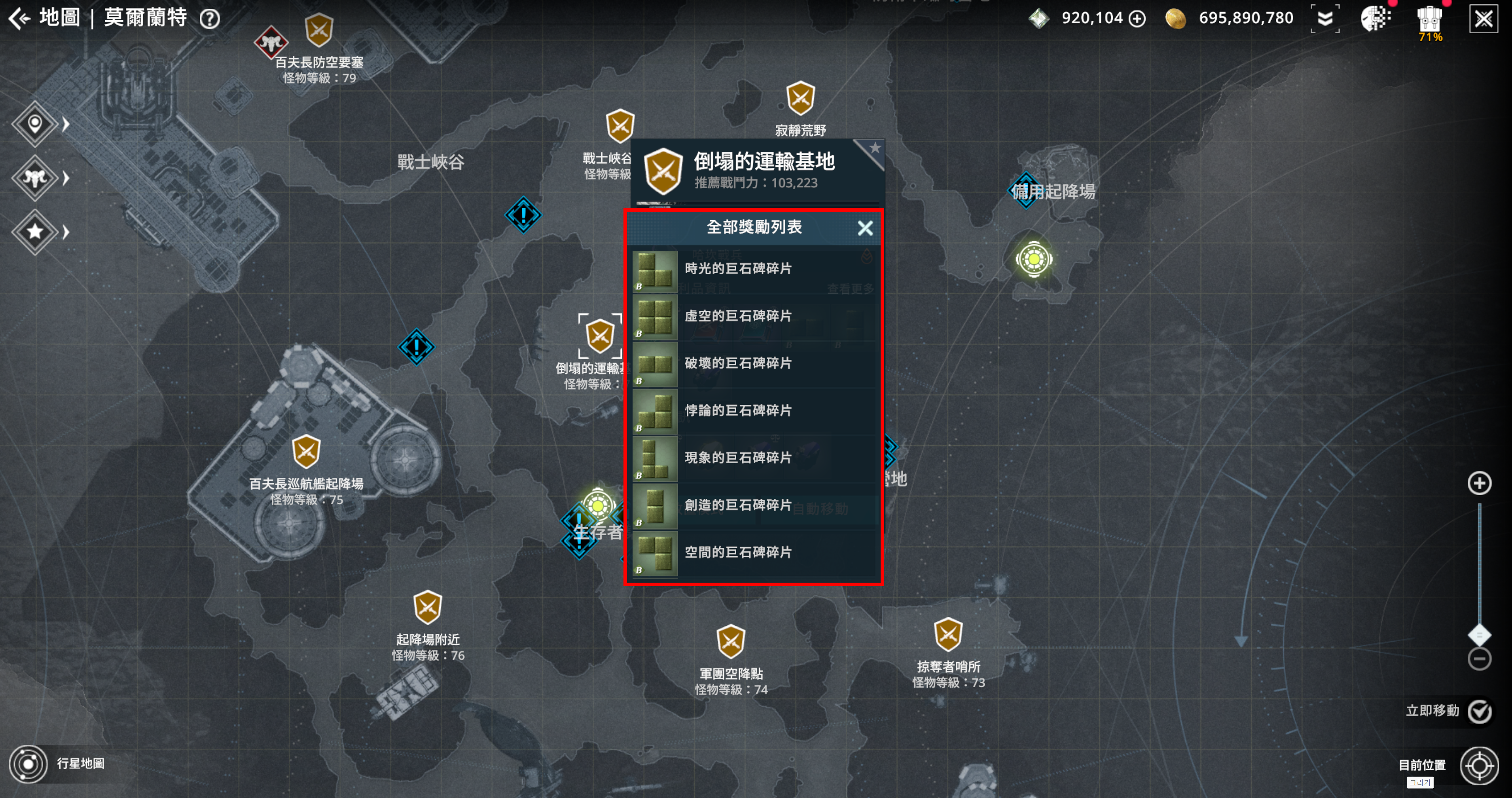
Task: Open the map help question mark
Action: [x=210, y=19]
